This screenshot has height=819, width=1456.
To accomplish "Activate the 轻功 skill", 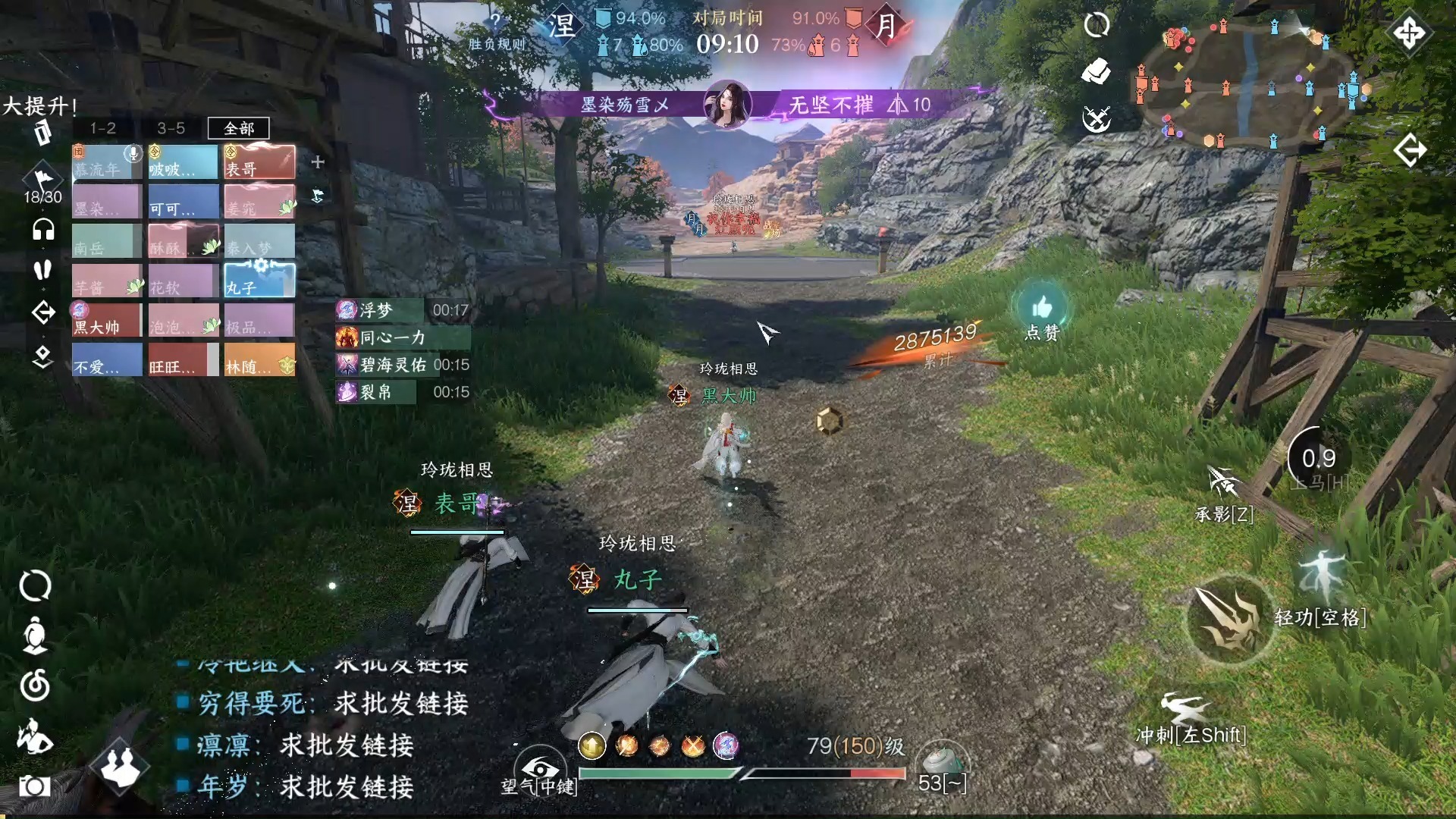I will point(1320,580).
